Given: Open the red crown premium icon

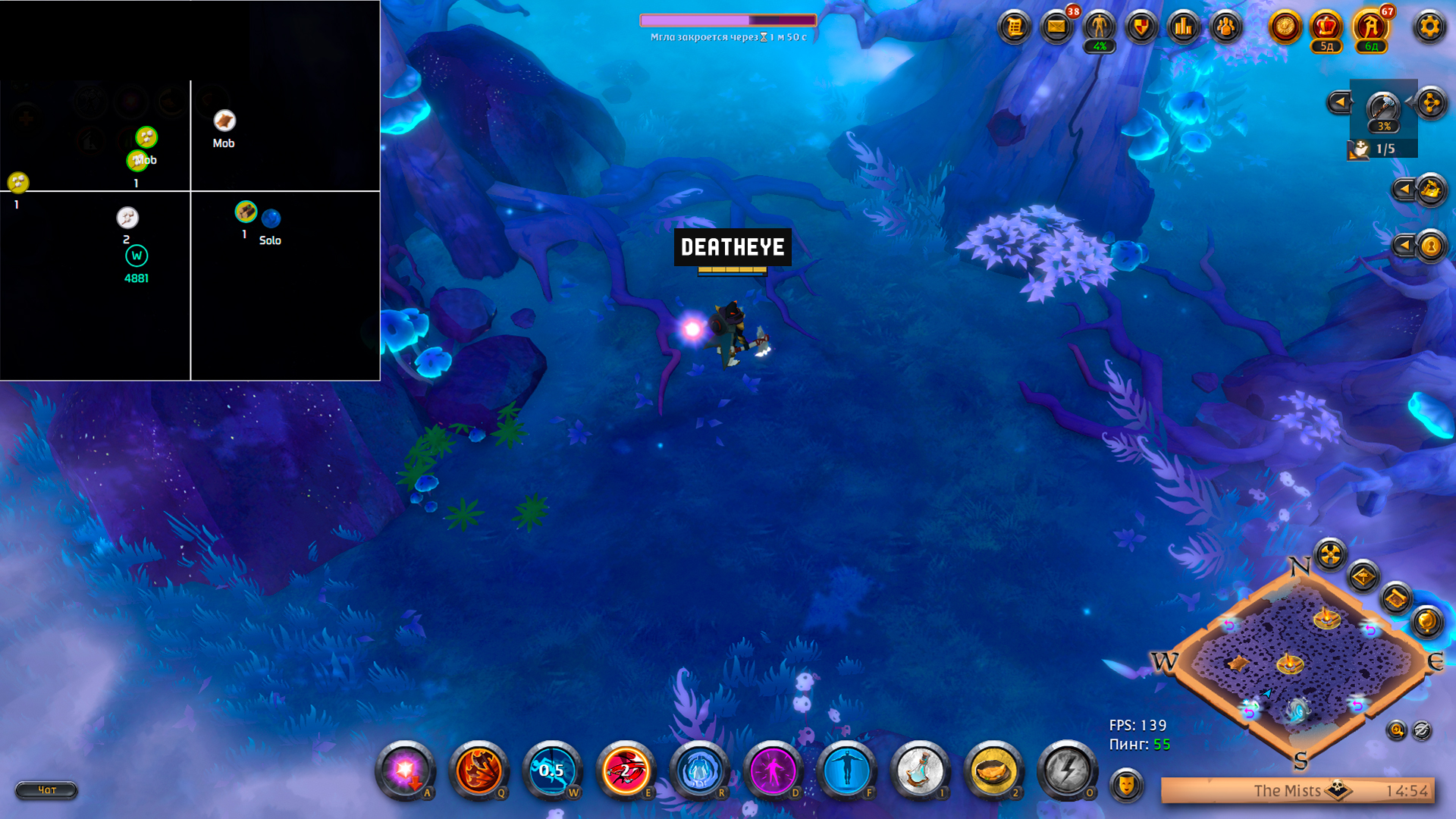Looking at the screenshot, I should [x=1326, y=28].
